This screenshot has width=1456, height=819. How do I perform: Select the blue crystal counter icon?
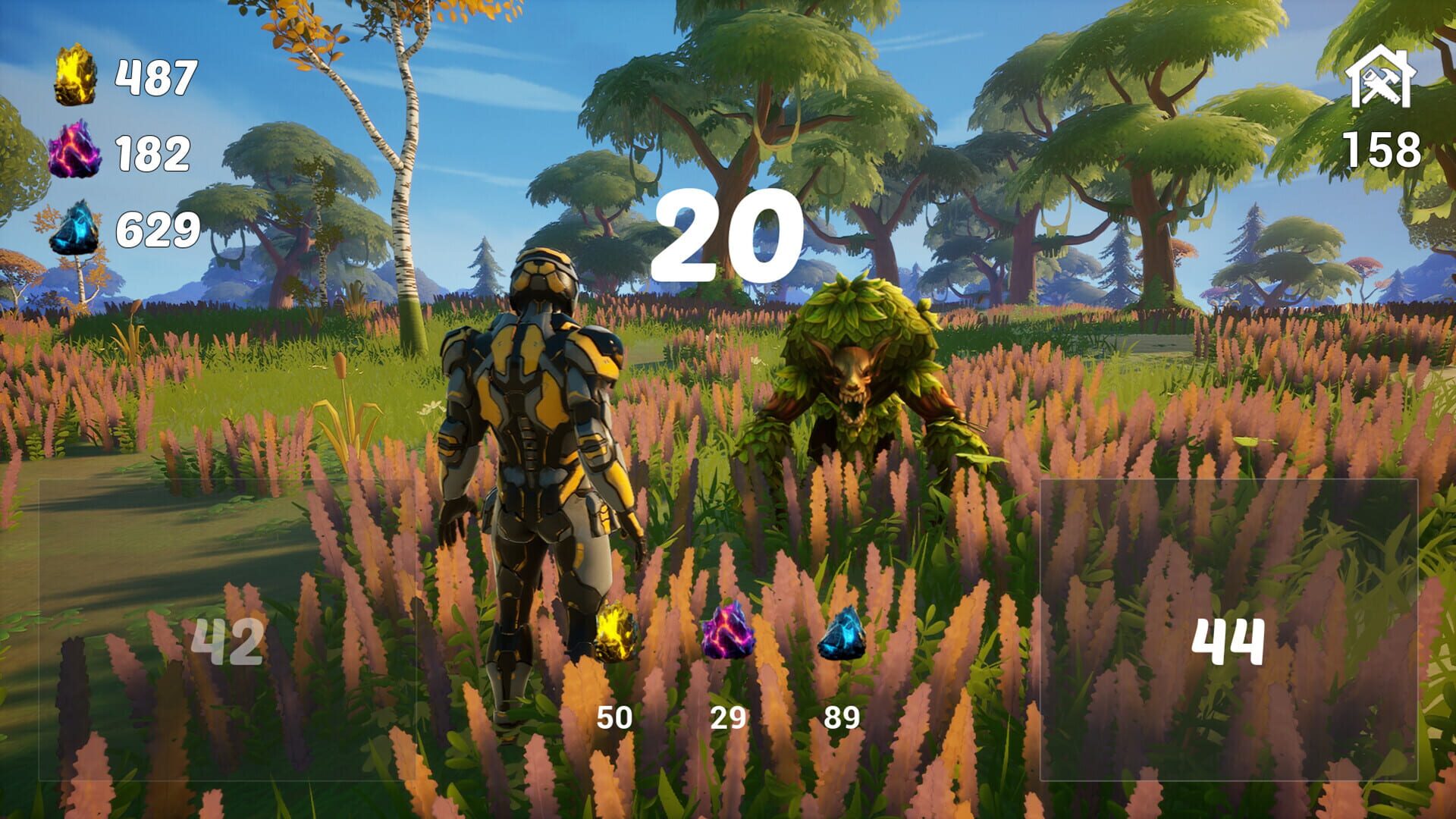coord(74,227)
